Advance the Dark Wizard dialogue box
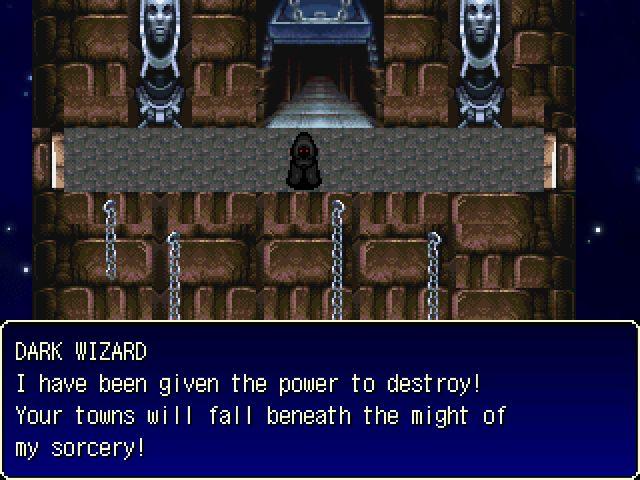 click(x=320, y=400)
